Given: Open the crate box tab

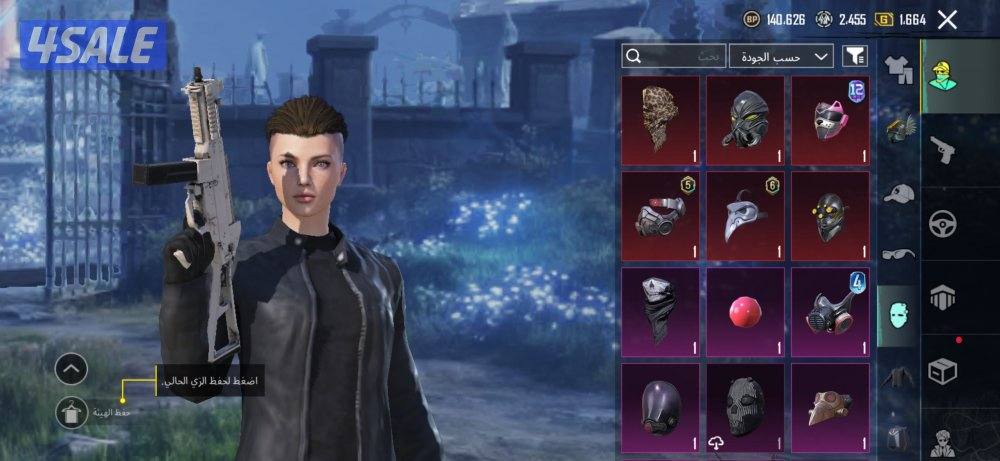Looking at the screenshot, I should point(942,370).
